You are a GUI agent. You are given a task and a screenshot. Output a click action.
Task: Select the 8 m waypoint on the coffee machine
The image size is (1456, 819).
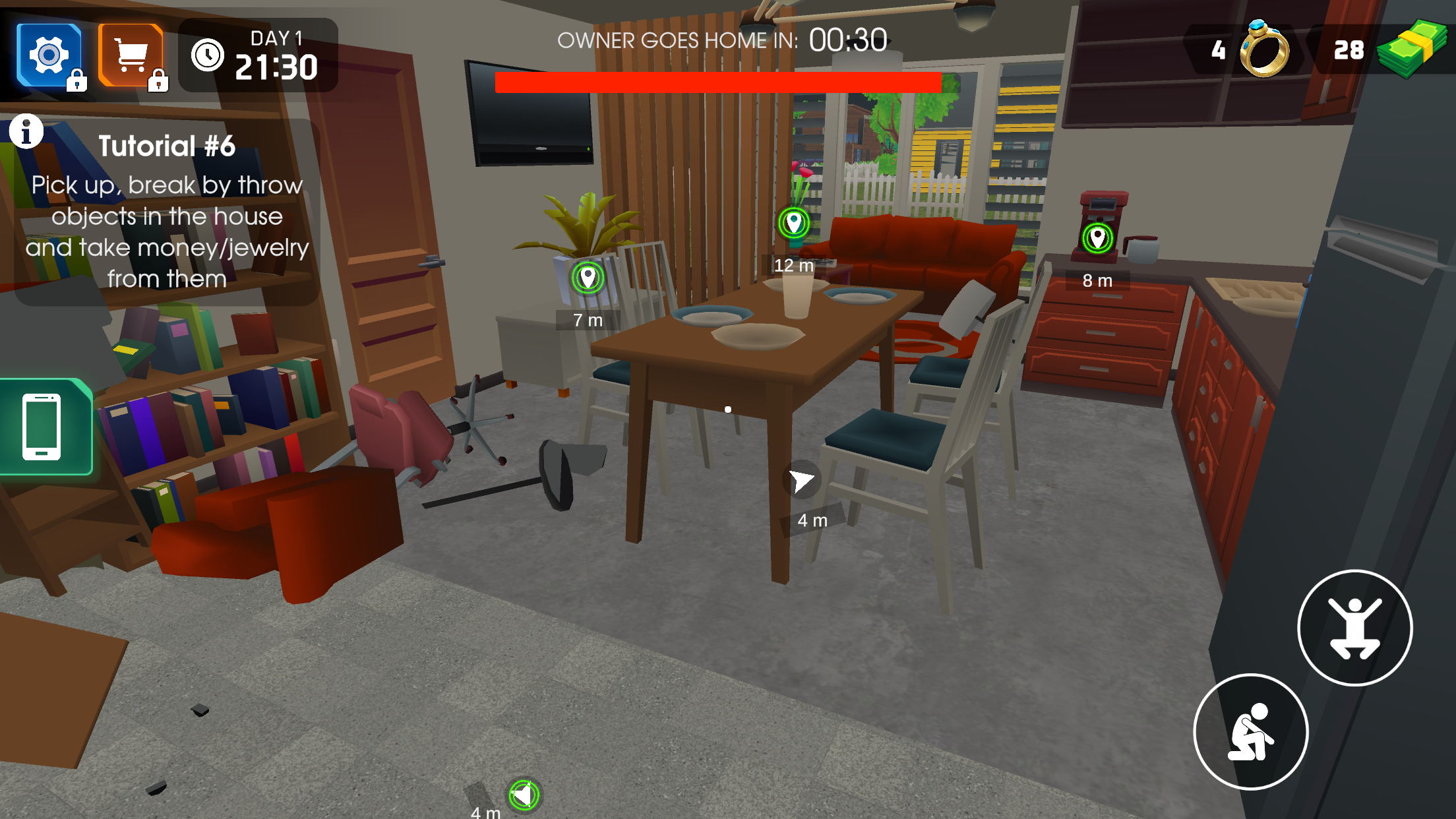pos(1097,236)
